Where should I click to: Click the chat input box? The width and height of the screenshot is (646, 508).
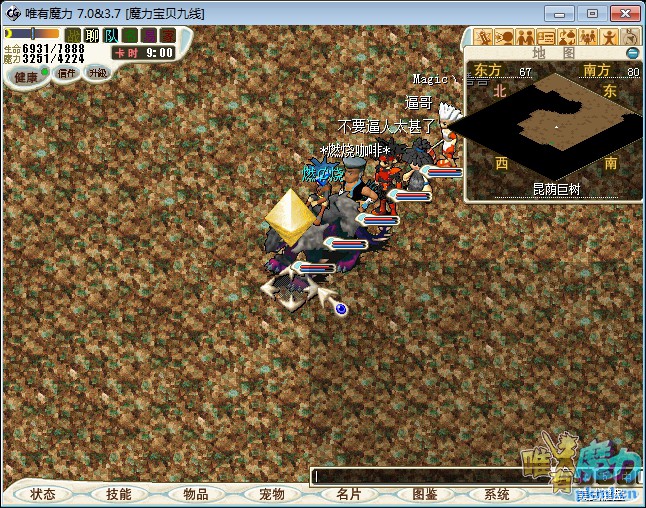pos(420,476)
